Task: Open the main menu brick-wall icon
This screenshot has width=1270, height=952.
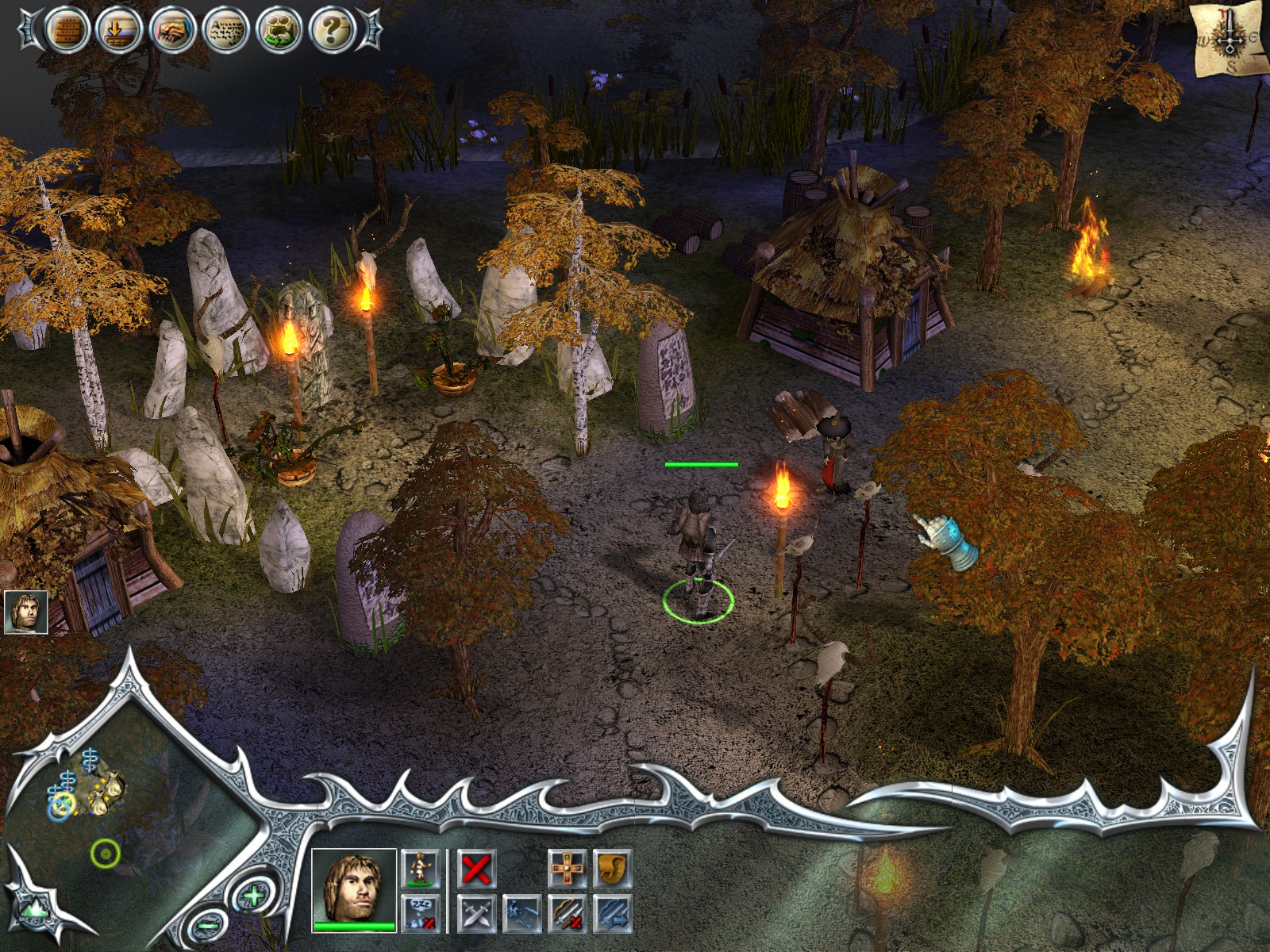Action: click(x=65, y=31)
